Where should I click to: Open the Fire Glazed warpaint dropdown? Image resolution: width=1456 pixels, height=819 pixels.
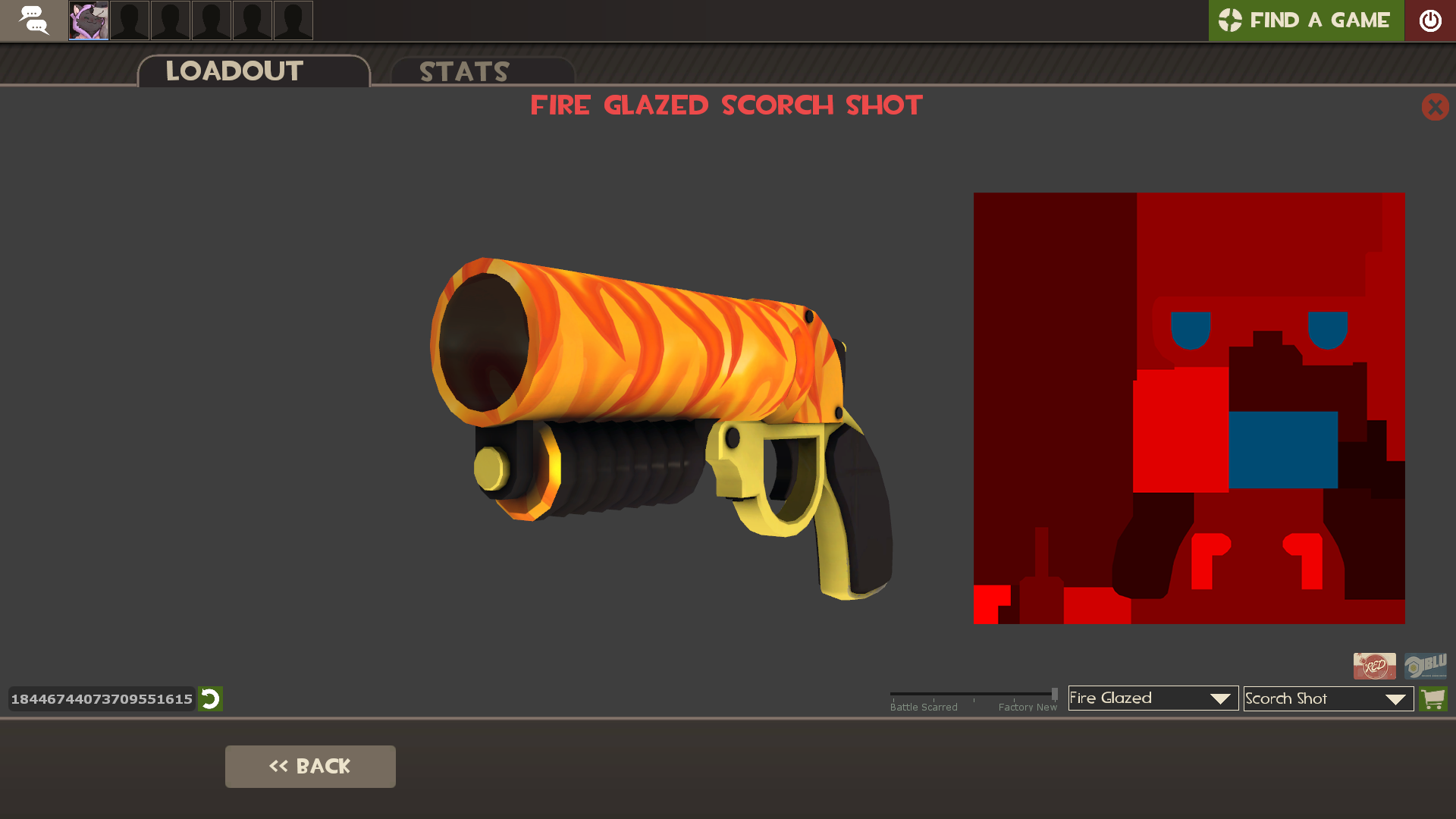(1152, 698)
